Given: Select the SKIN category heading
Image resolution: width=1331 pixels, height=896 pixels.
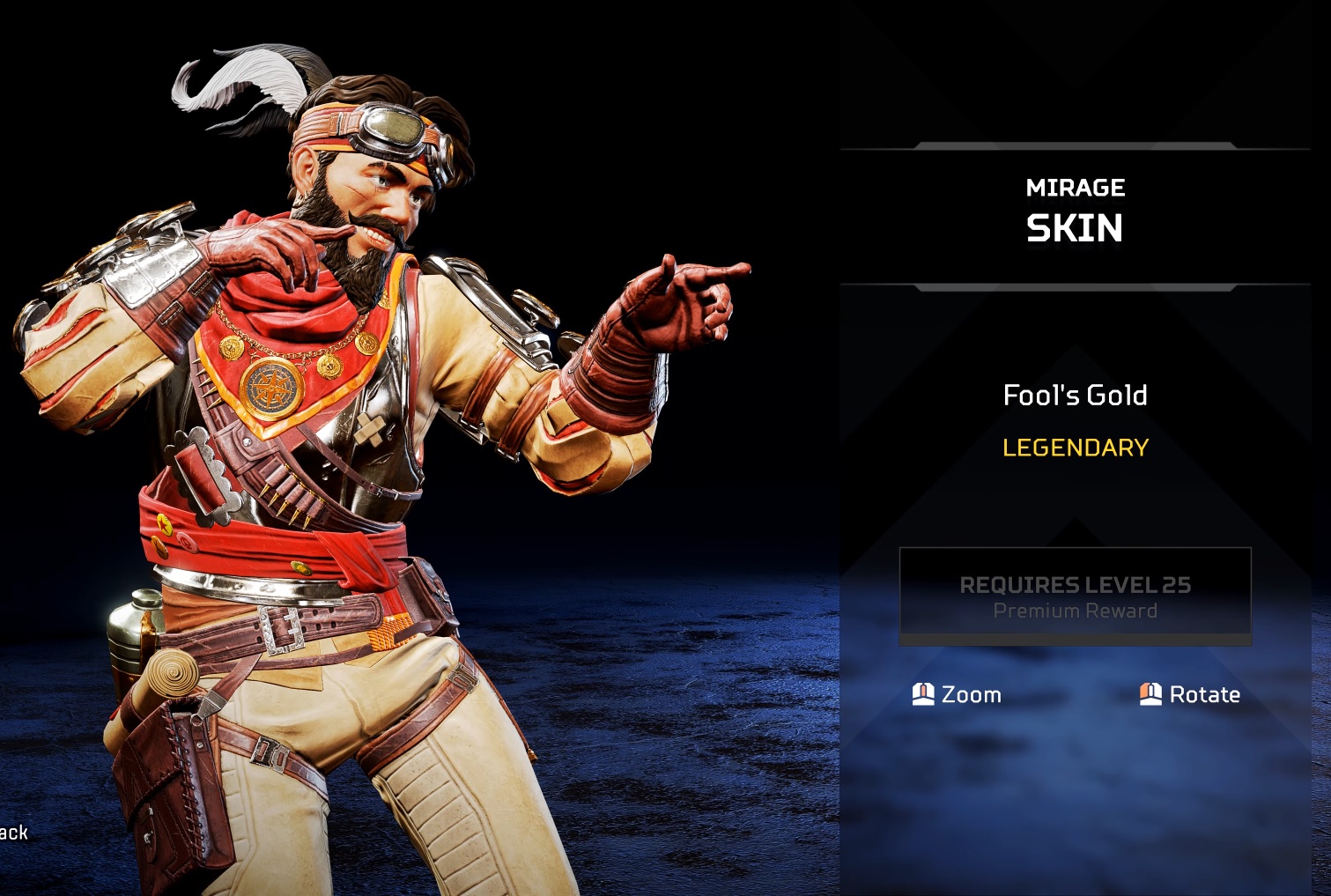Looking at the screenshot, I should coord(1075,228).
